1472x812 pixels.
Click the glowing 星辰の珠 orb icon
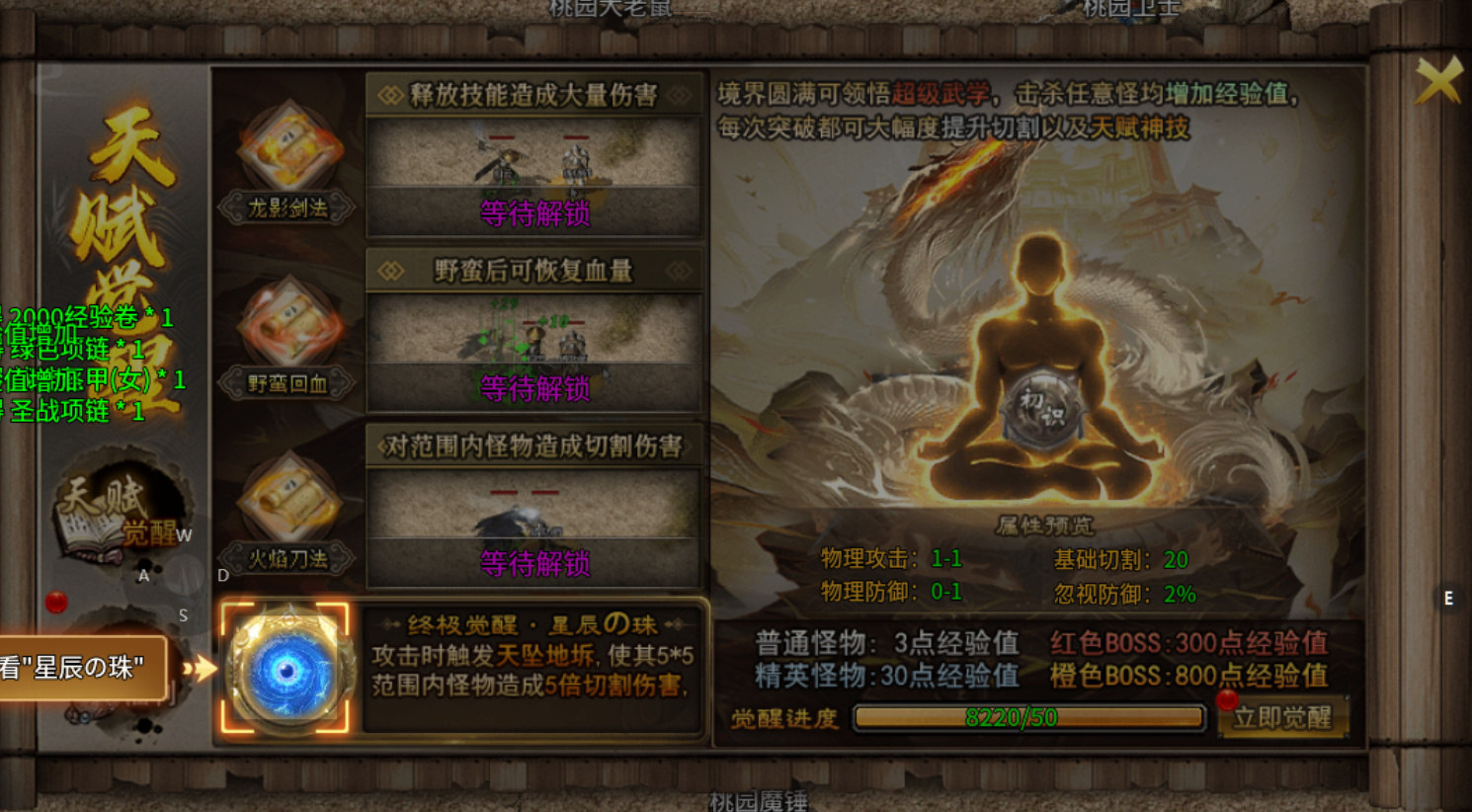point(288,668)
